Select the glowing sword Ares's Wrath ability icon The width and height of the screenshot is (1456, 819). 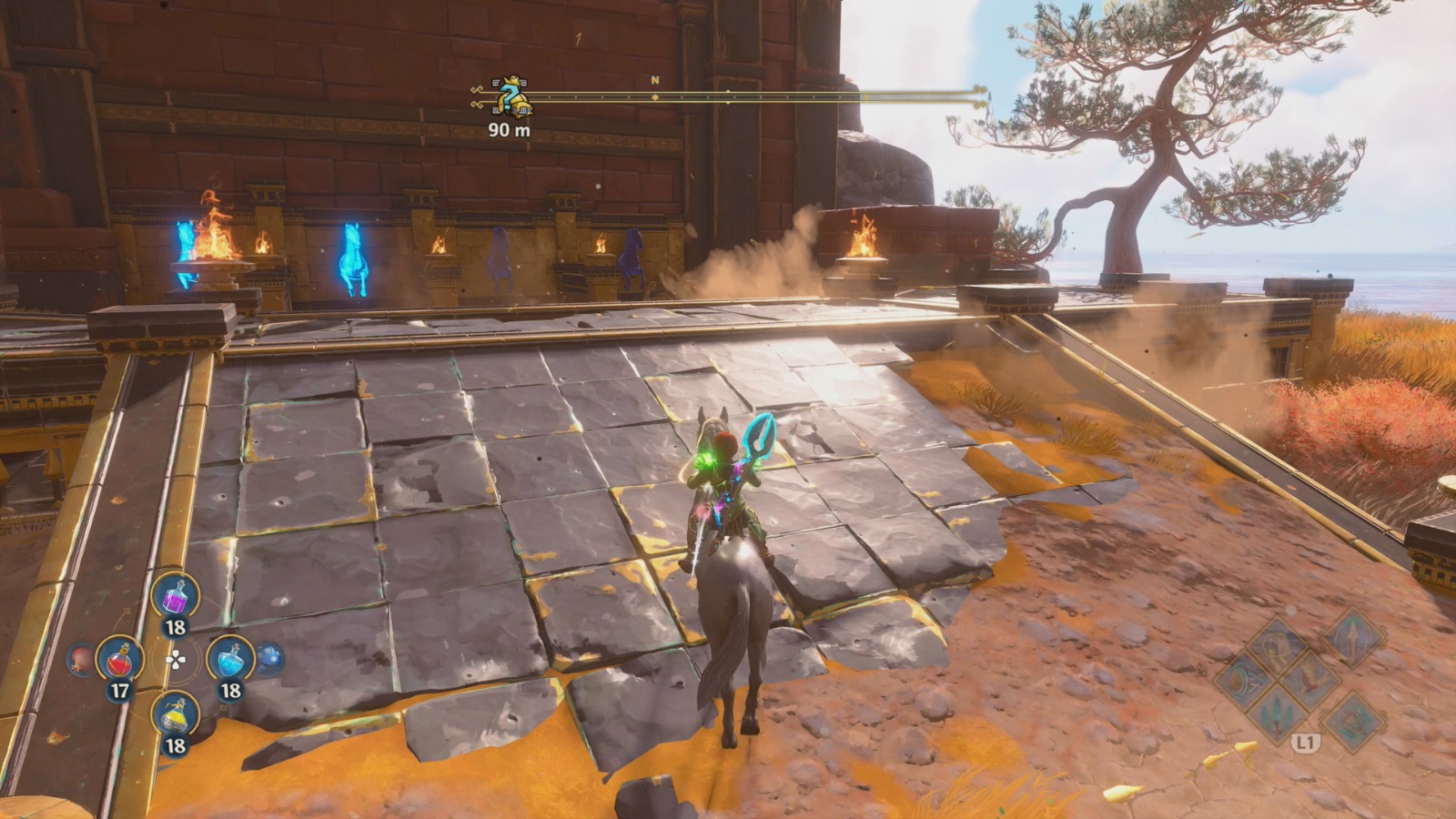click(1276, 717)
